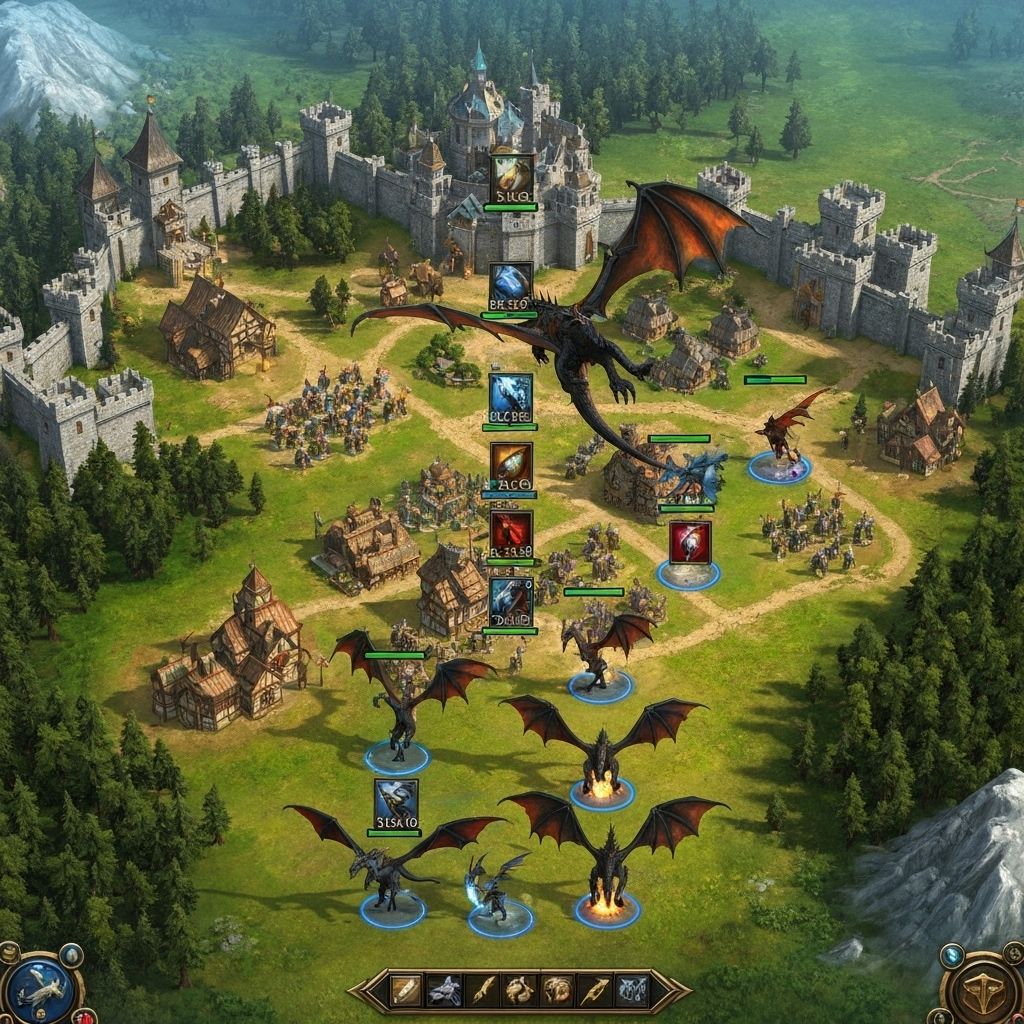The height and width of the screenshot is (1024, 1024).
Task: Choose the blue crystal ability icon
Action: point(511,284)
